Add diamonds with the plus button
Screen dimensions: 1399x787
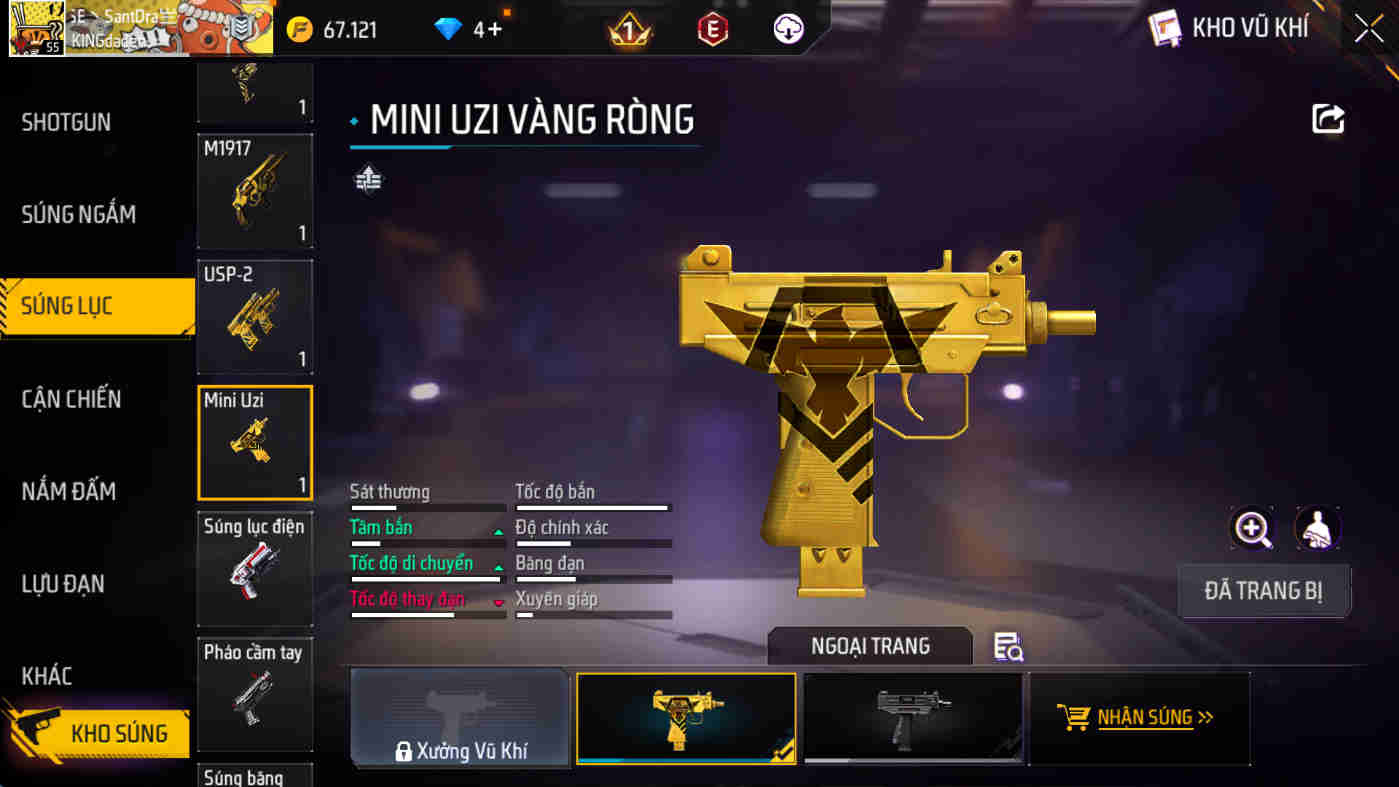(x=493, y=30)
